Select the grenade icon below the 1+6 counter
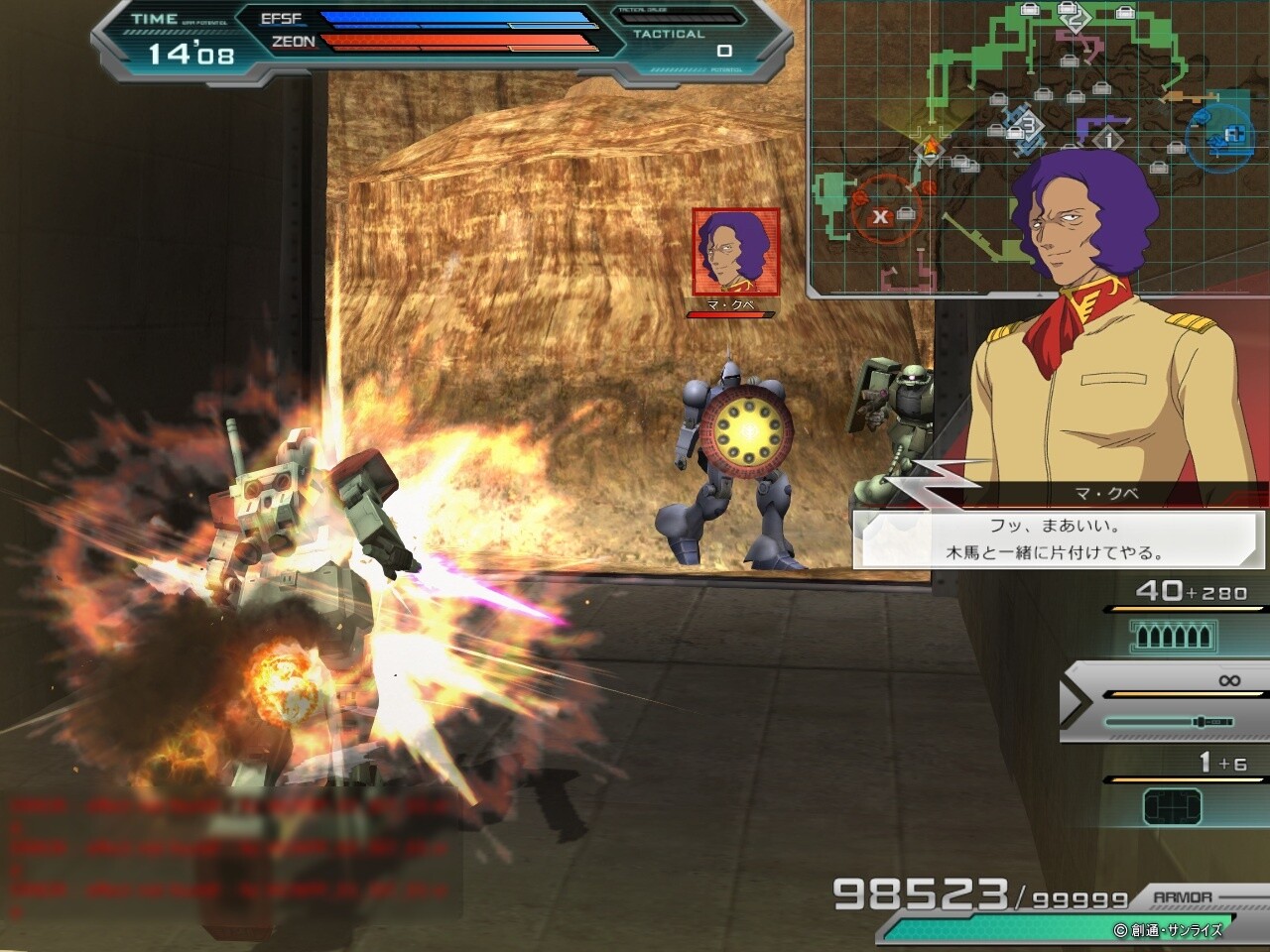Image resolution: width=1270 pixels, height=952 pixels. (x=1173, y=803)
